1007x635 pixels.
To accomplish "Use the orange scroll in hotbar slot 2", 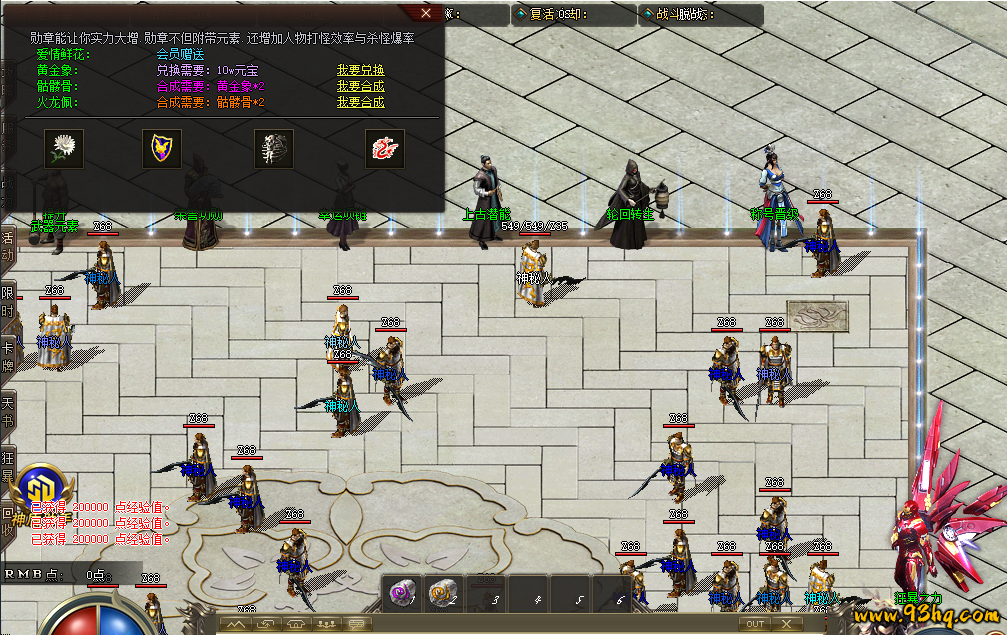I will coord(442,594).
